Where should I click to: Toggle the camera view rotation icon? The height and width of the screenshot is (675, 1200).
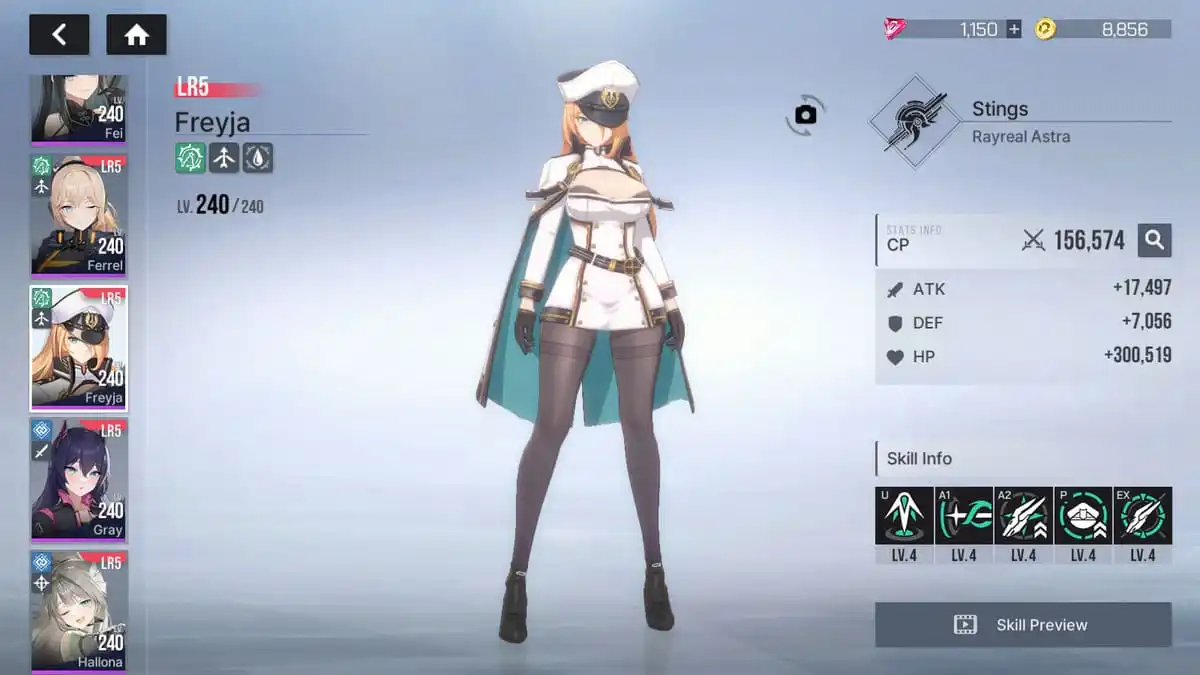(806, 115)
